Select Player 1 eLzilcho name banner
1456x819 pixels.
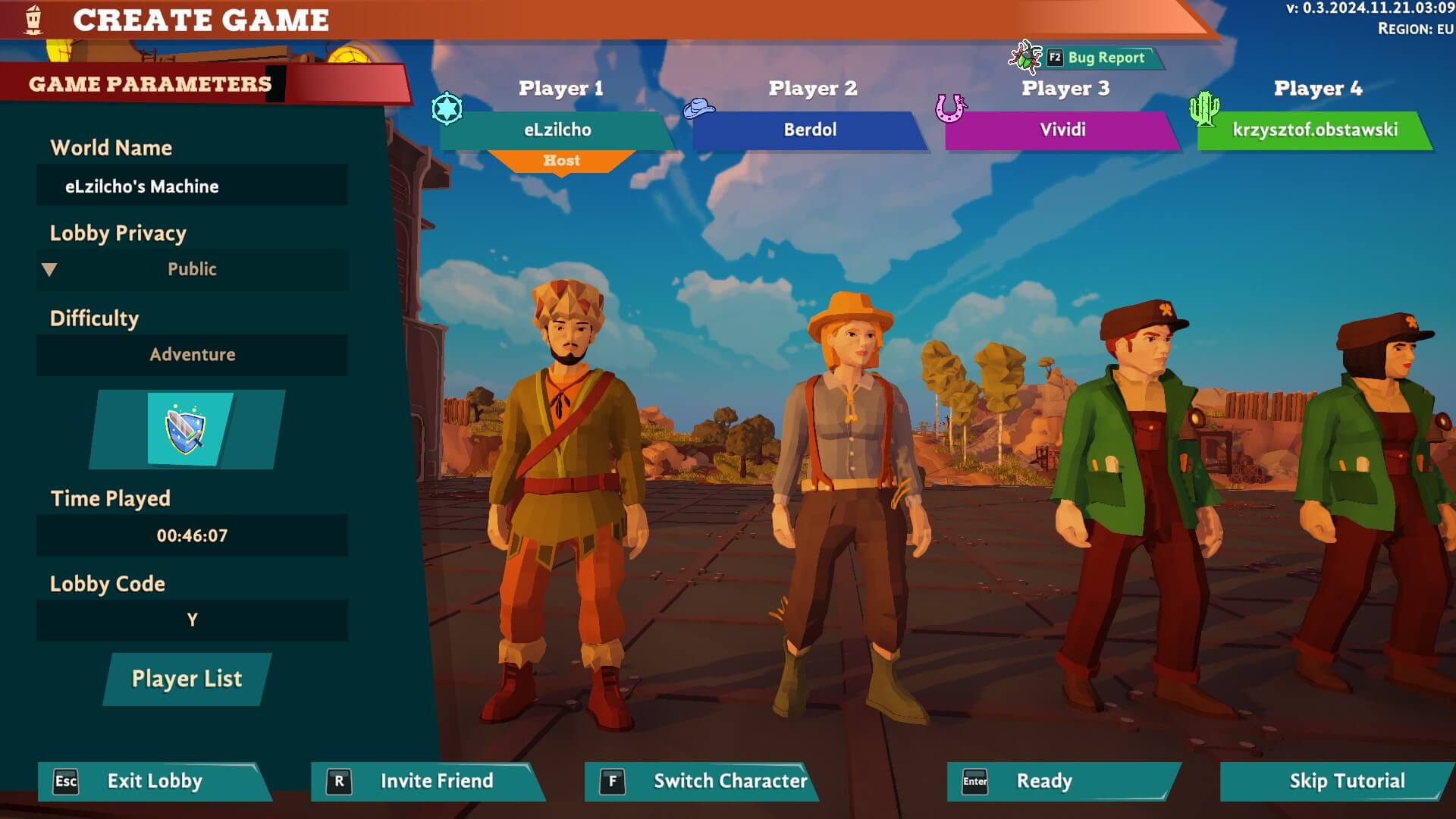(x=557, y=130)
